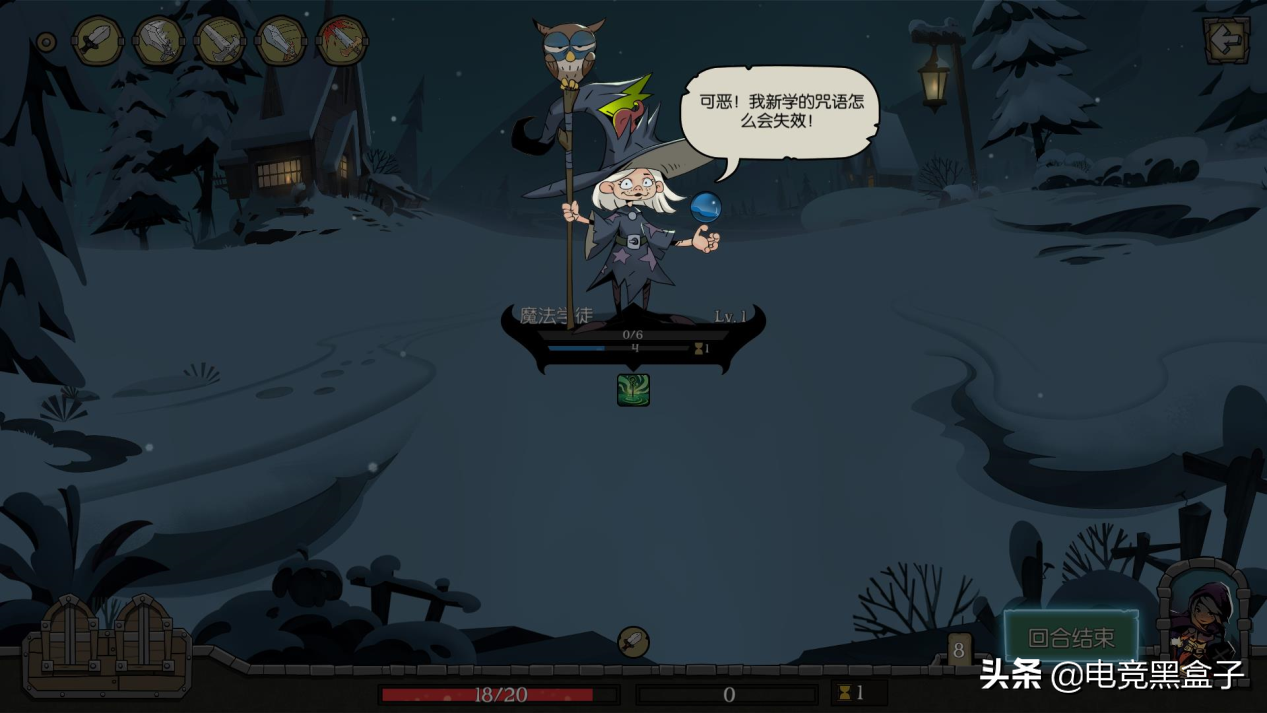This screenshot has height=713, width=1267.
Task: Click the back arrow button
Action: tap(1225, 41)
